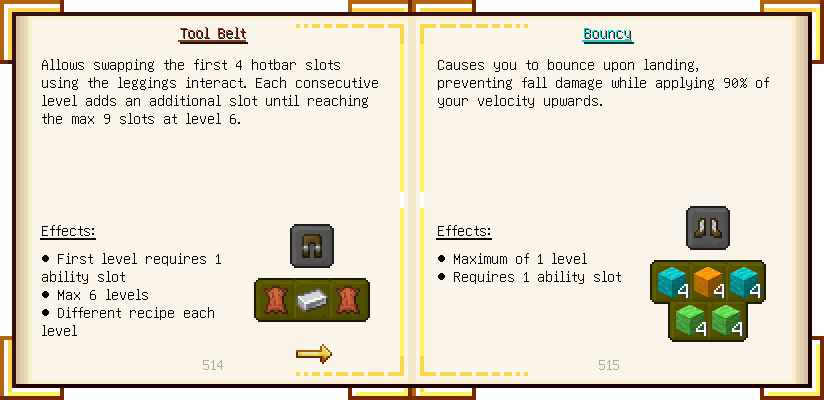Open the Bouncy title link
The height and width of the screenshot is (400, 824).
[x=608, y=34]
